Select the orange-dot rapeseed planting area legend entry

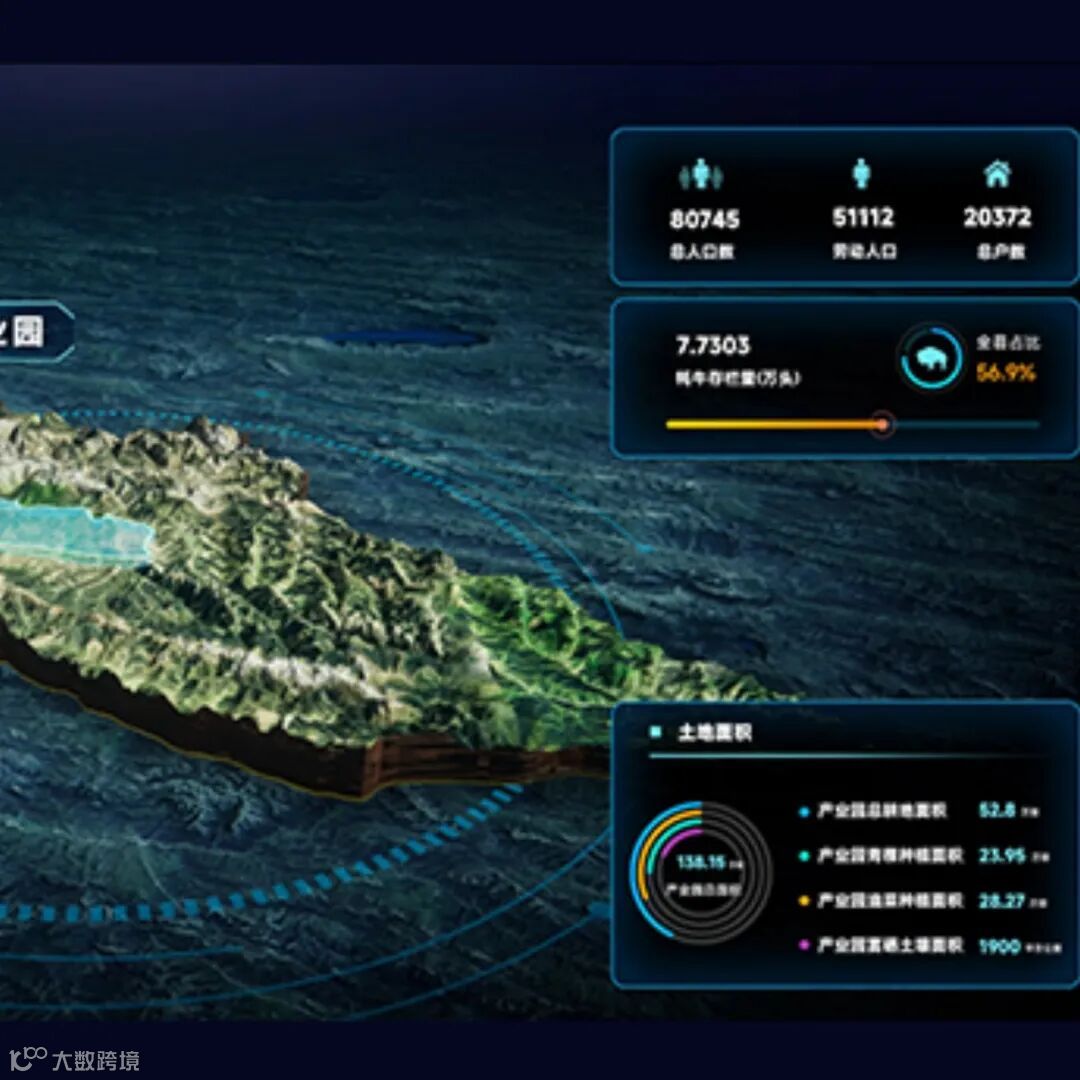[x=889, y=901]
